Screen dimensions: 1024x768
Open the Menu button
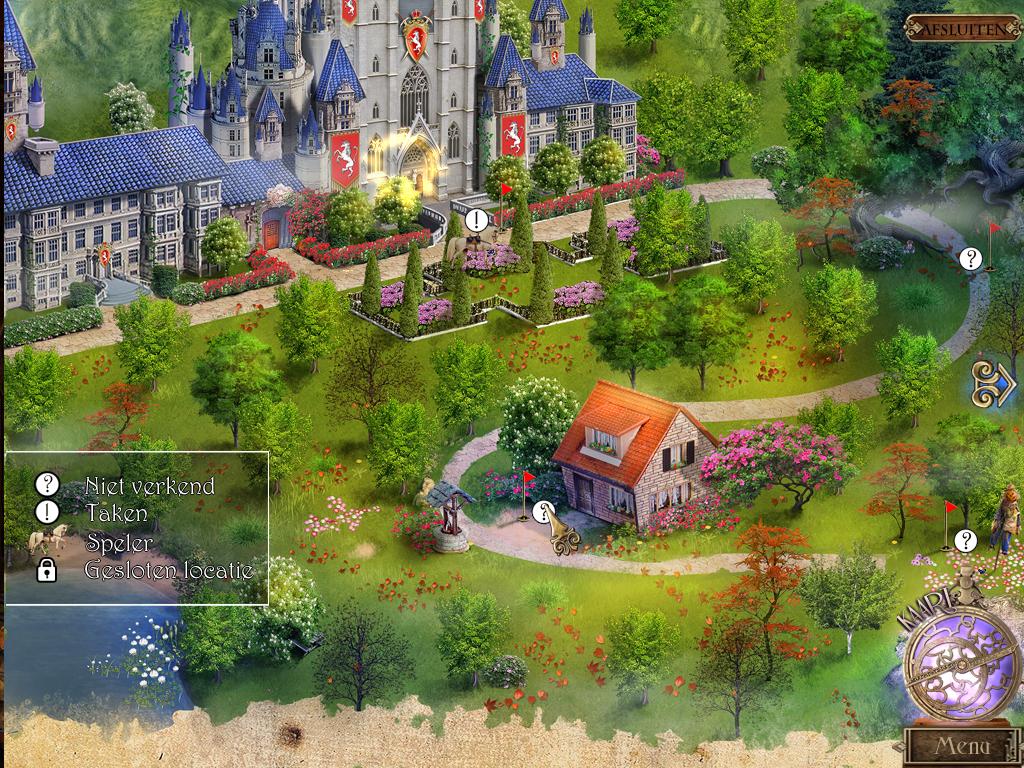pos(961,746)
